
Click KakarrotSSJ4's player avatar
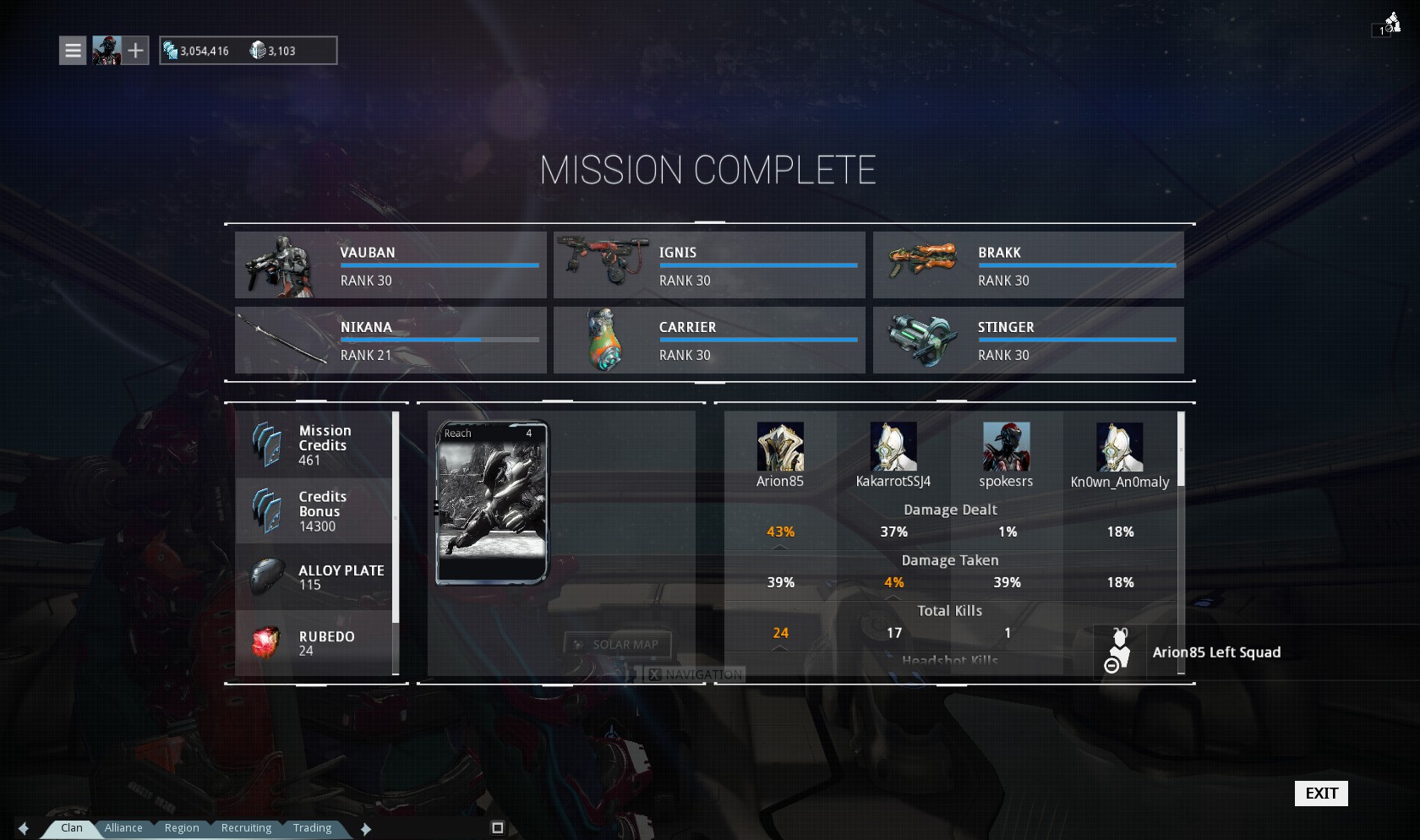pos(893,447)
